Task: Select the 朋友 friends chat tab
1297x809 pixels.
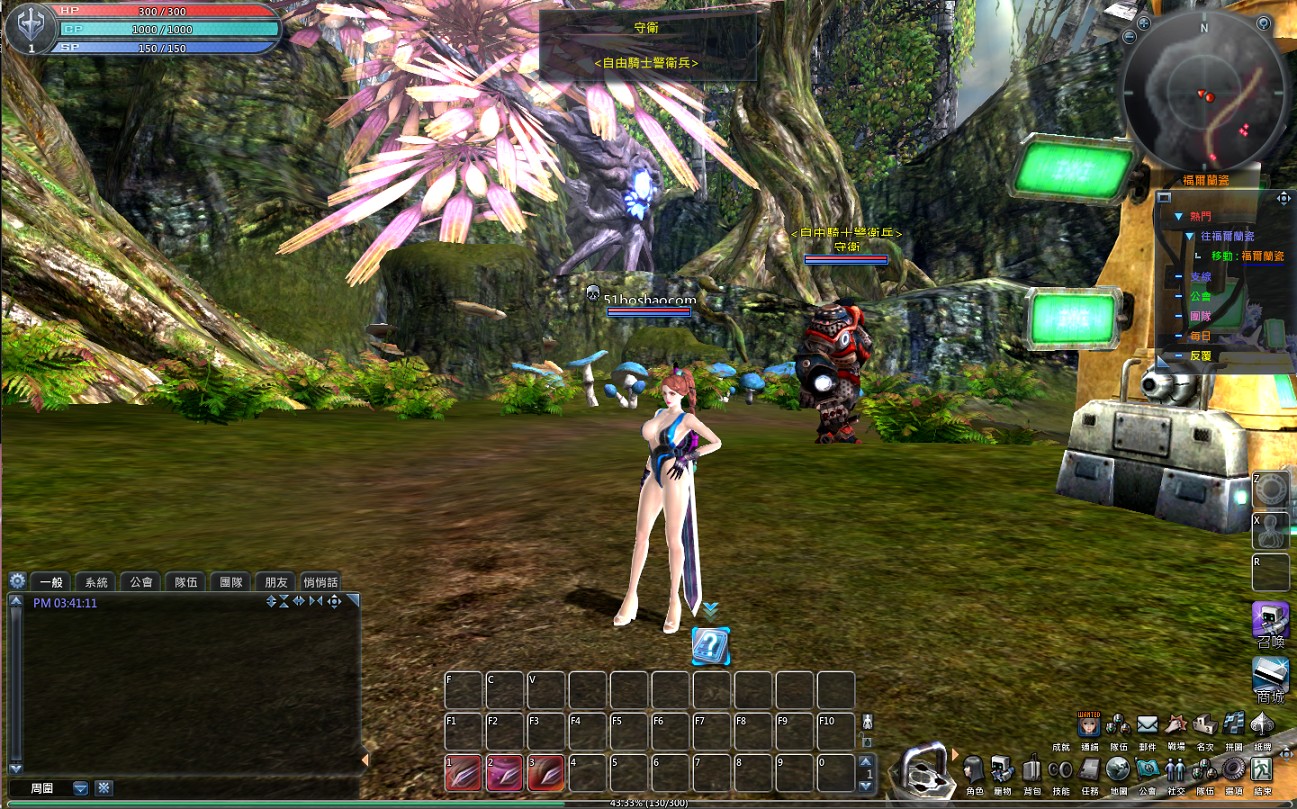Action: point(276,582)
